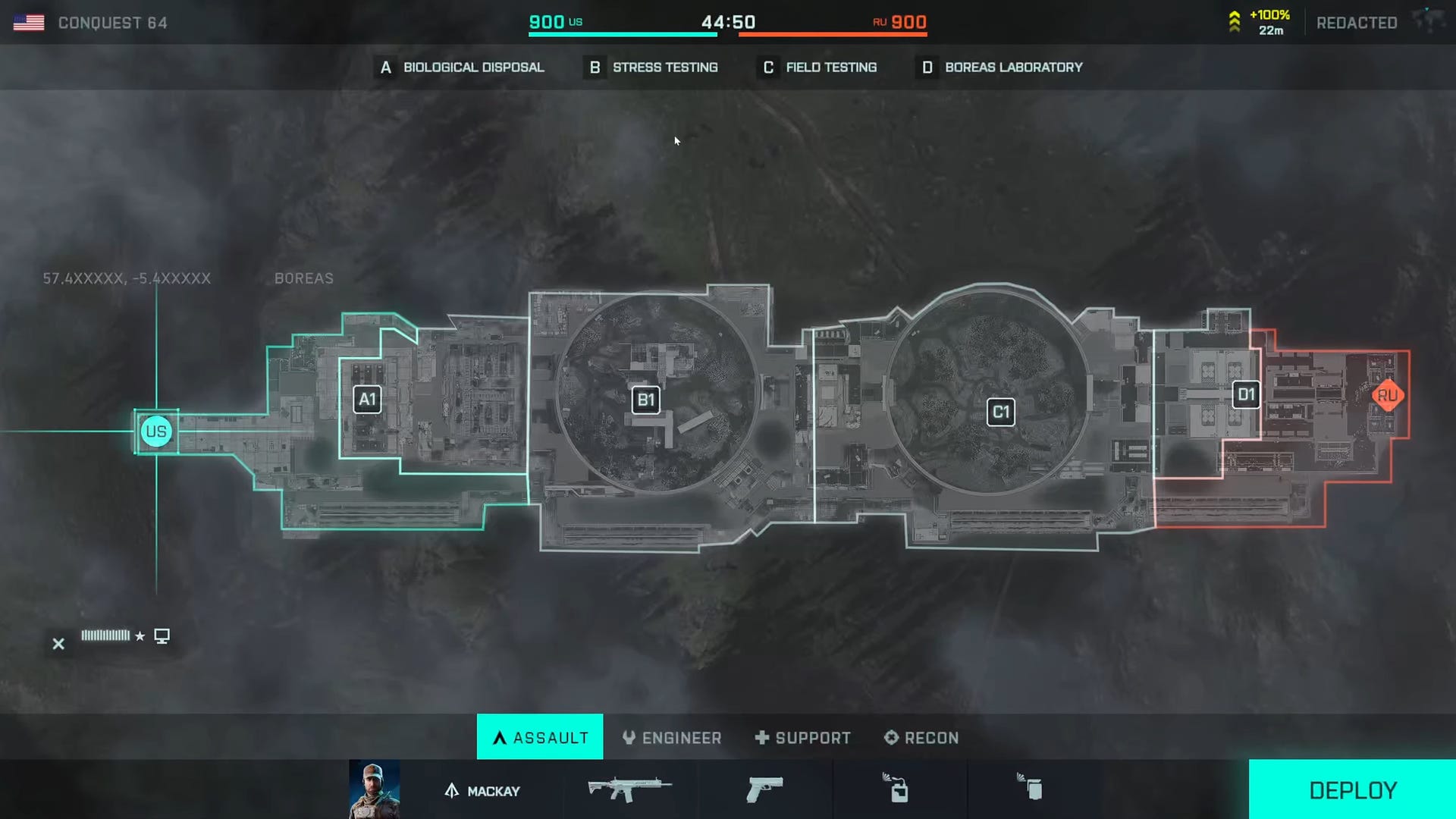Click the US ticket progress bar
Screen dimensions: 1456x819
pos(622,33)
